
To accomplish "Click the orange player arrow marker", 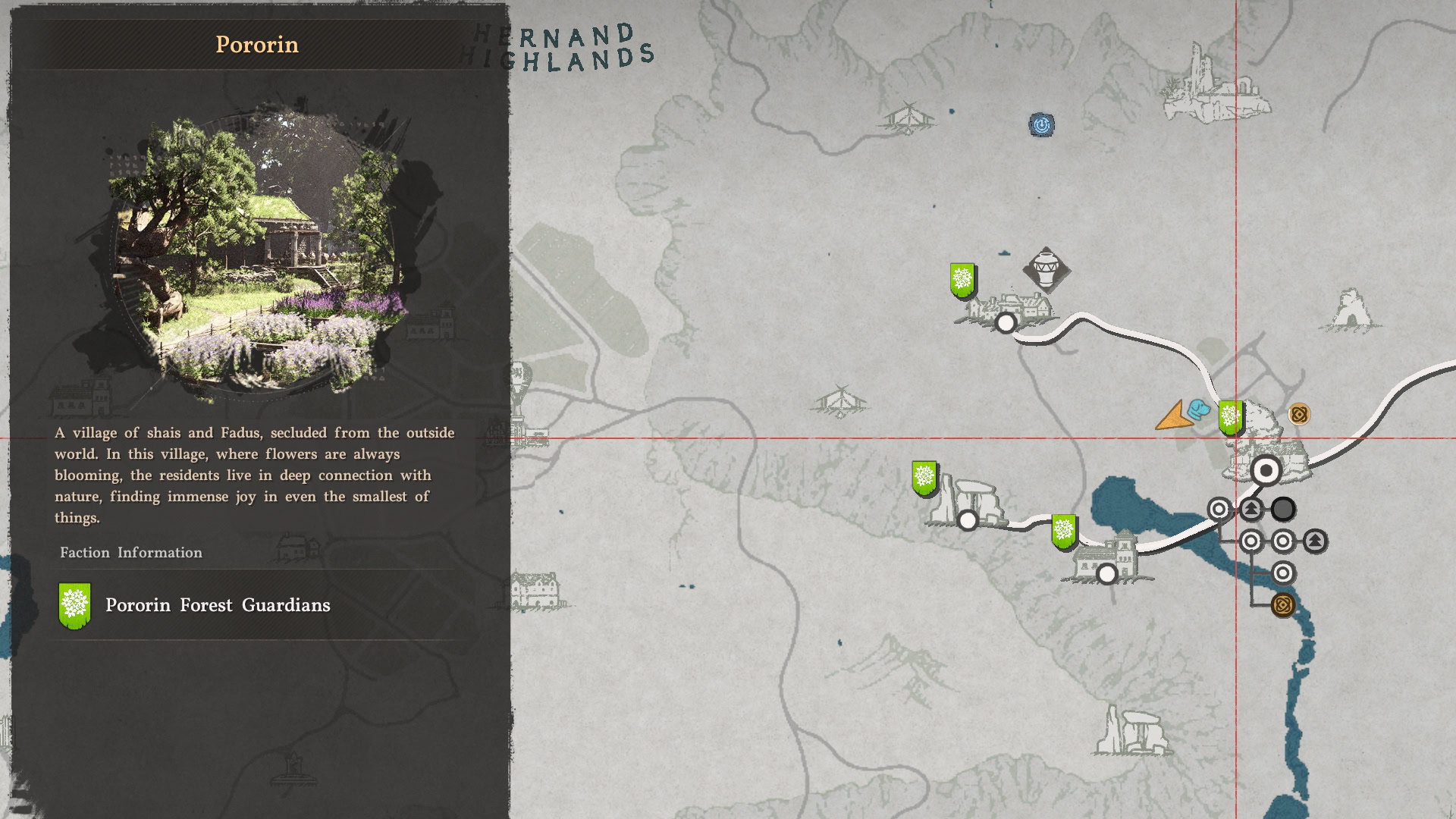I will pyautogui.click(x=1172, y=416).
